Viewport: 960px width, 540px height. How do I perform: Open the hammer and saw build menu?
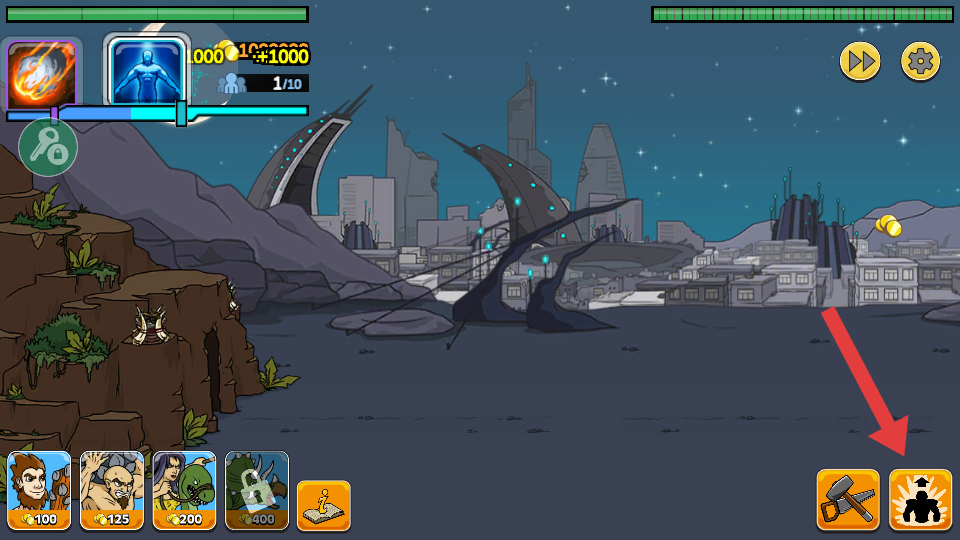click(x=848, y=499)
